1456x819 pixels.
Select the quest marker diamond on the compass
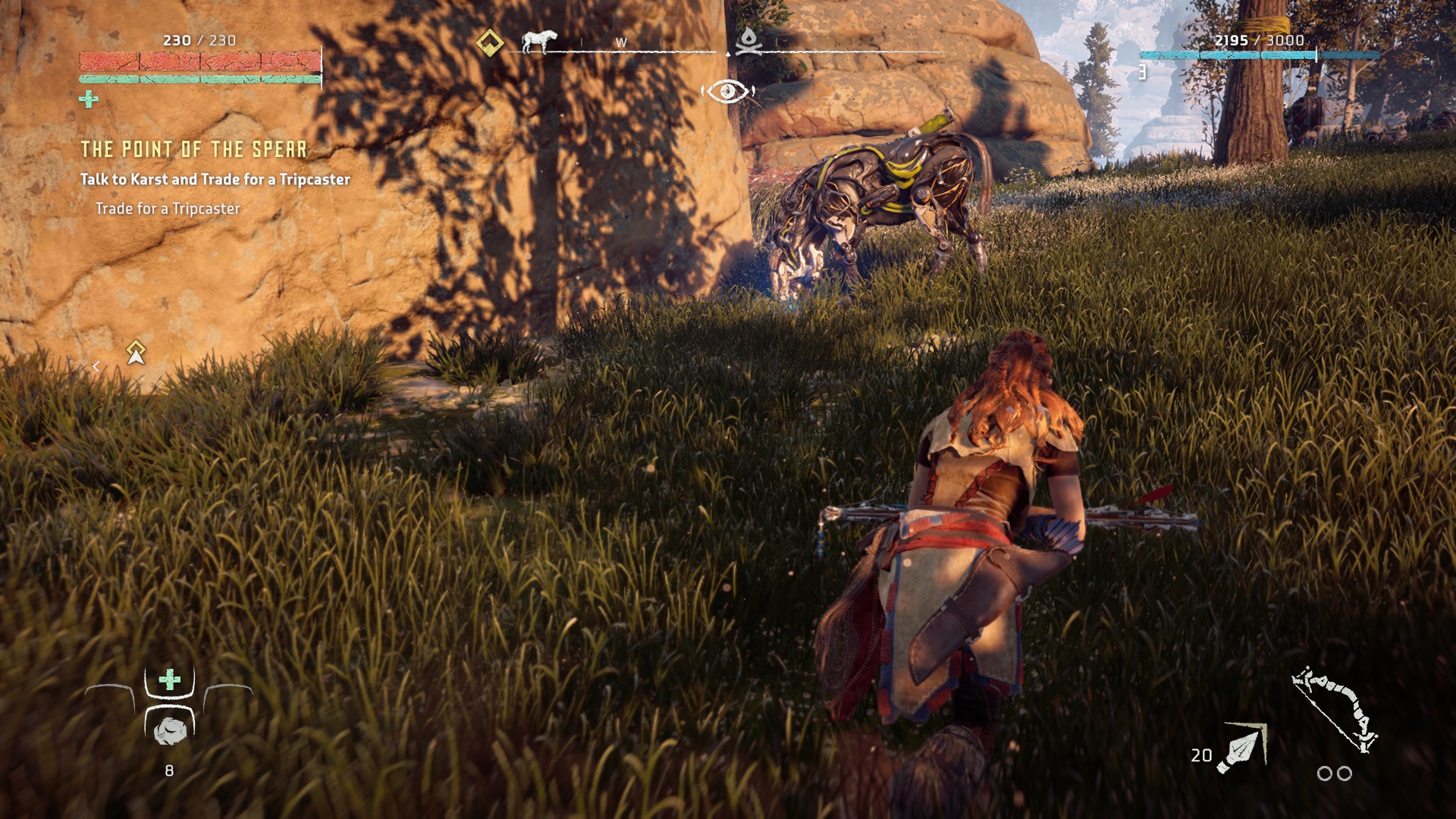(490, 42)
